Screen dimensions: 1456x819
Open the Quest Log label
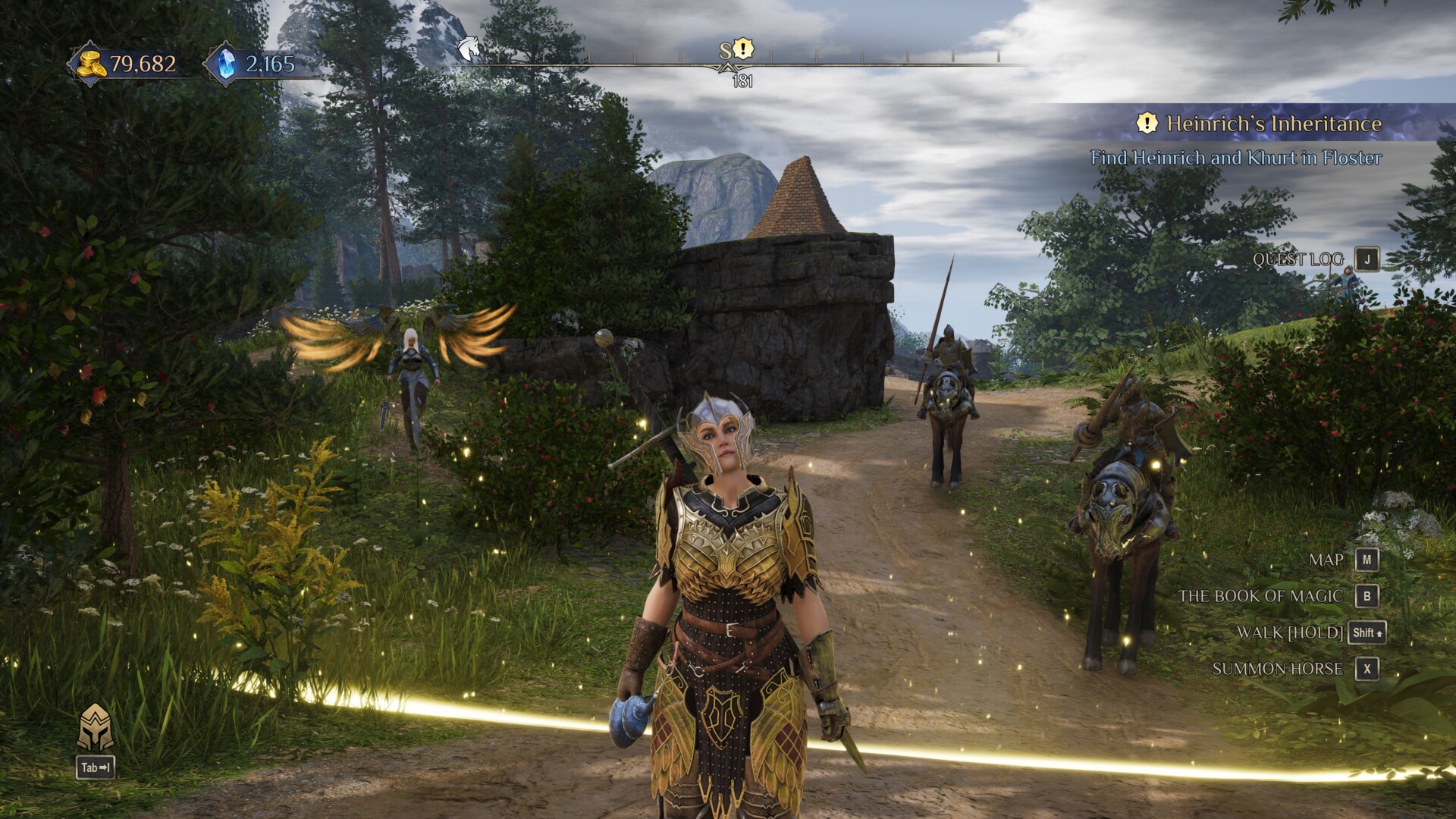(x=1298, y=259)
